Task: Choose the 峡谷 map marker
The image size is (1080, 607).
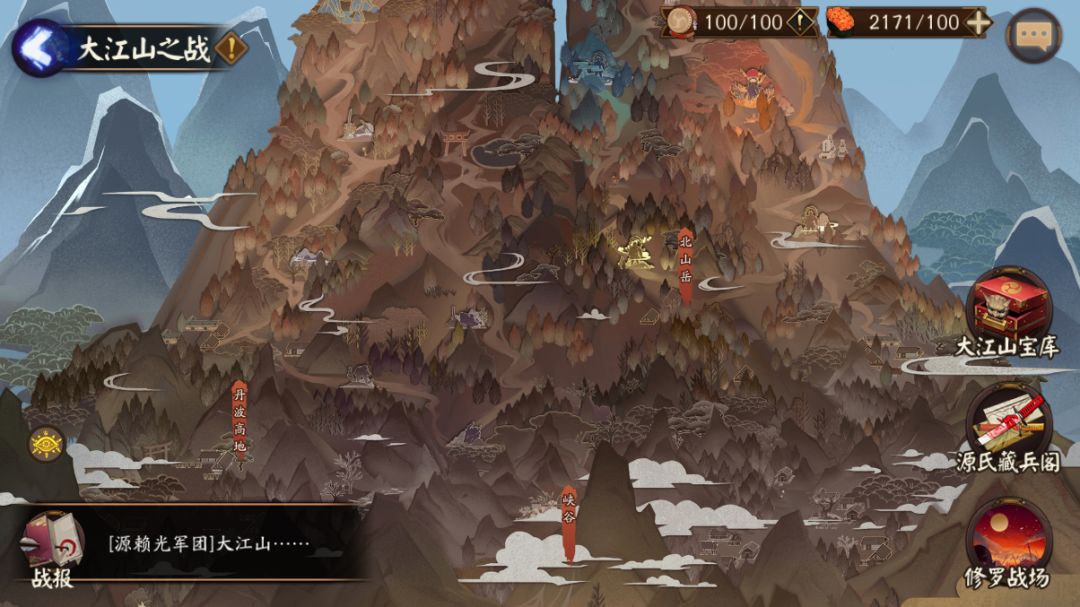Action: point(568,523)
